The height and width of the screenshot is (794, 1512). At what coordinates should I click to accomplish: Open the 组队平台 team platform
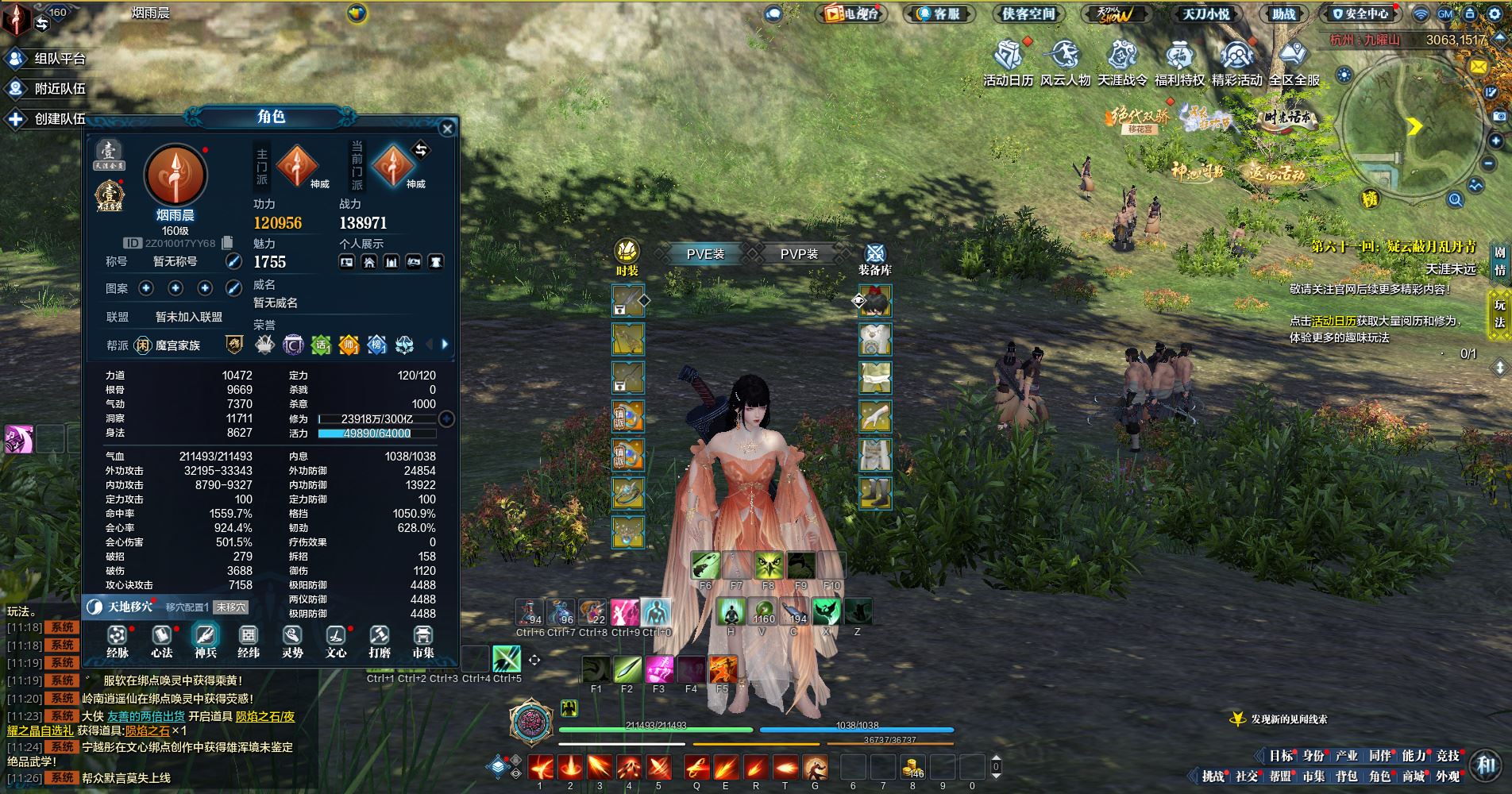tap(46, 59)
